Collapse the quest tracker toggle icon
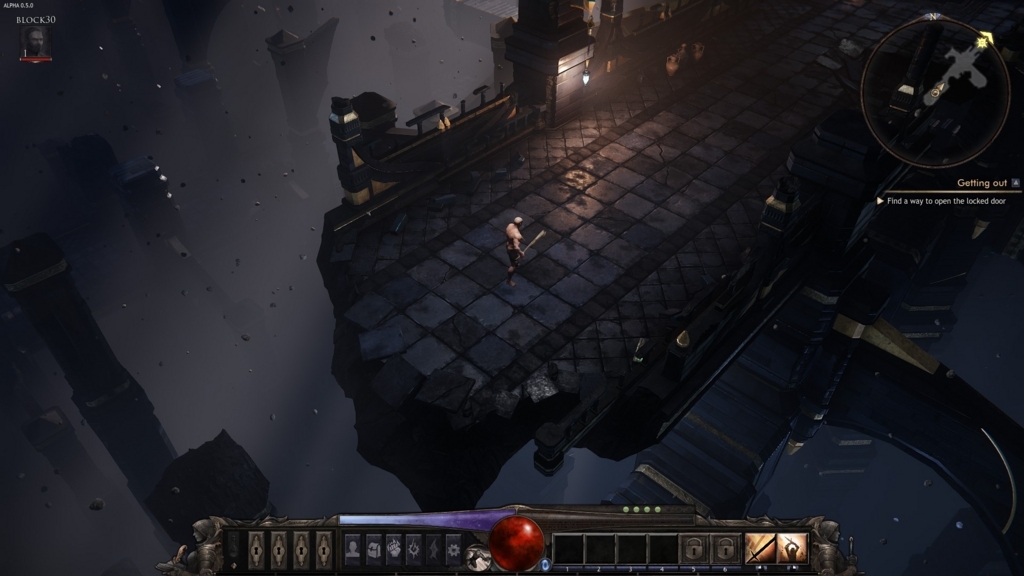The width and height of the screenshot is (1024, 576). [1016, 183]
